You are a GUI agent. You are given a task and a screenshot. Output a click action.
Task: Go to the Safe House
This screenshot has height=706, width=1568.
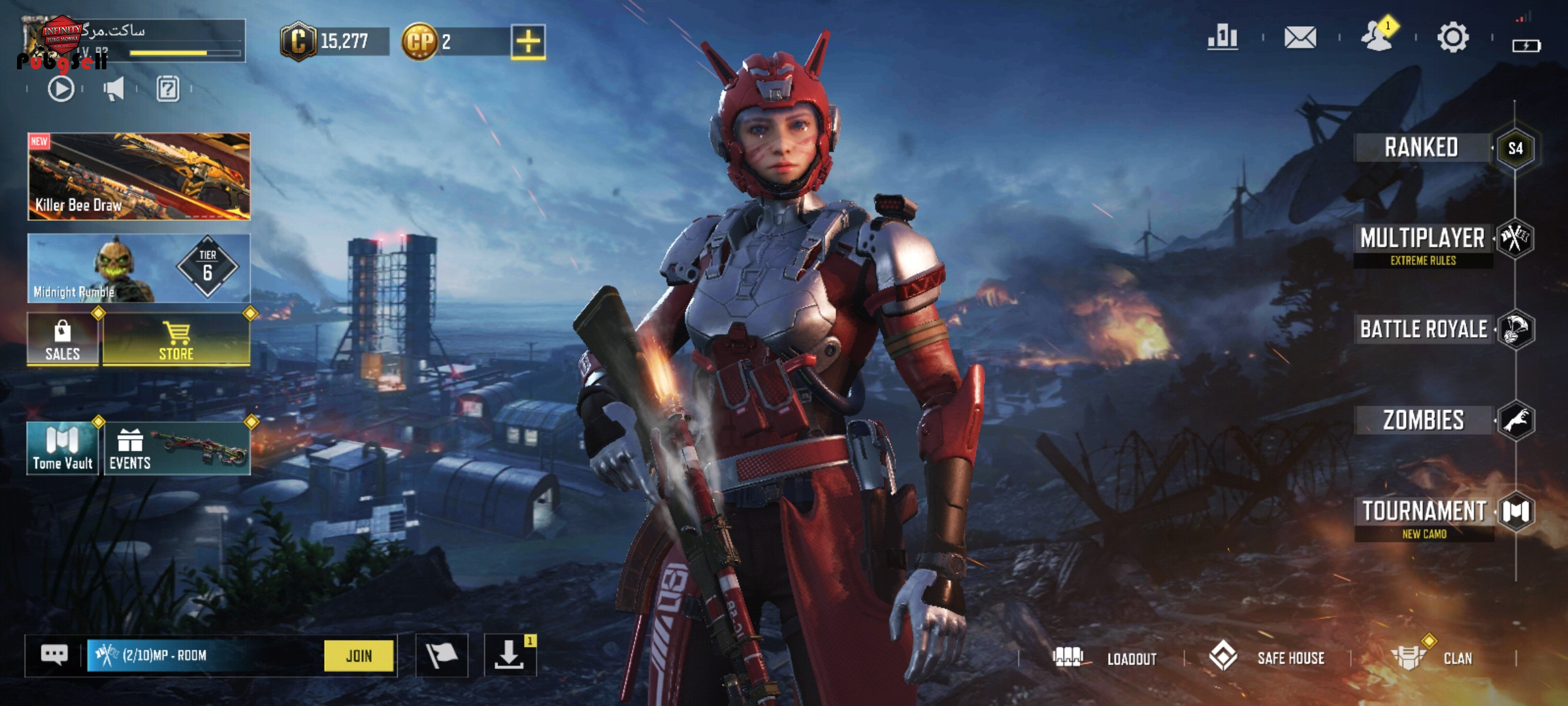pos(1267,658)
